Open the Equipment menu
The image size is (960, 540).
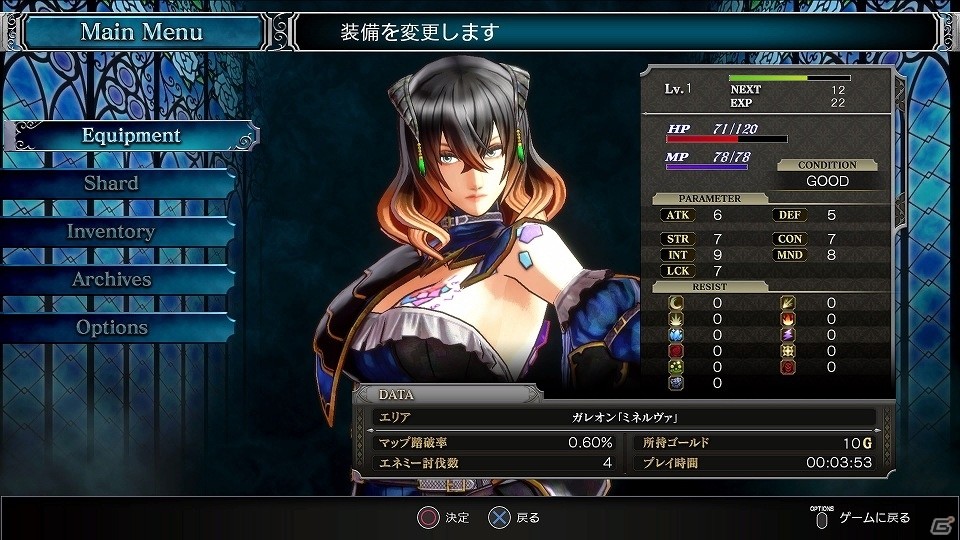(131, 136)
